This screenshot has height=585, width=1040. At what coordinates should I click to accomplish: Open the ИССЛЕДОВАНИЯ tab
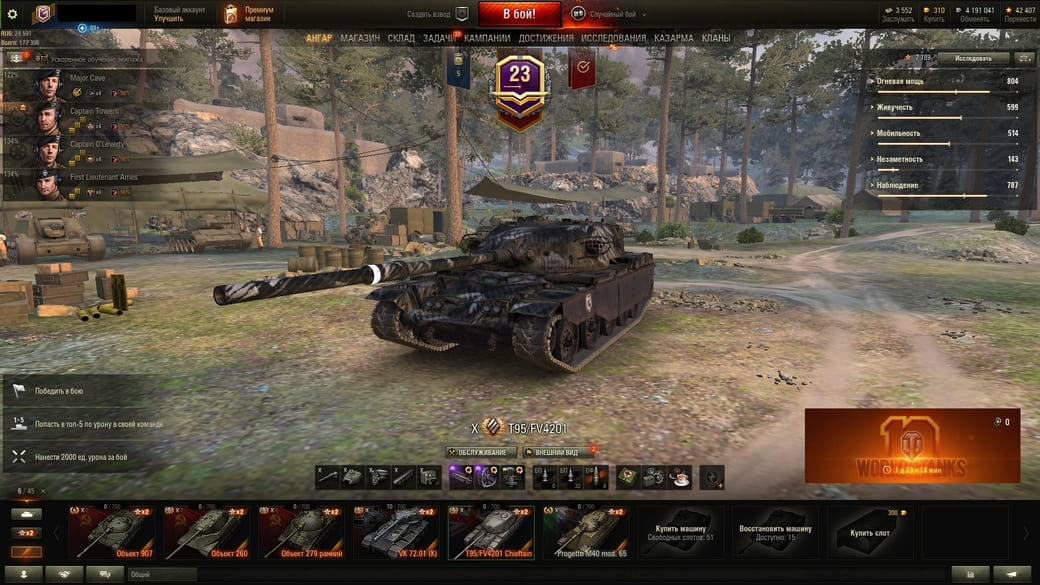point(613,38)
